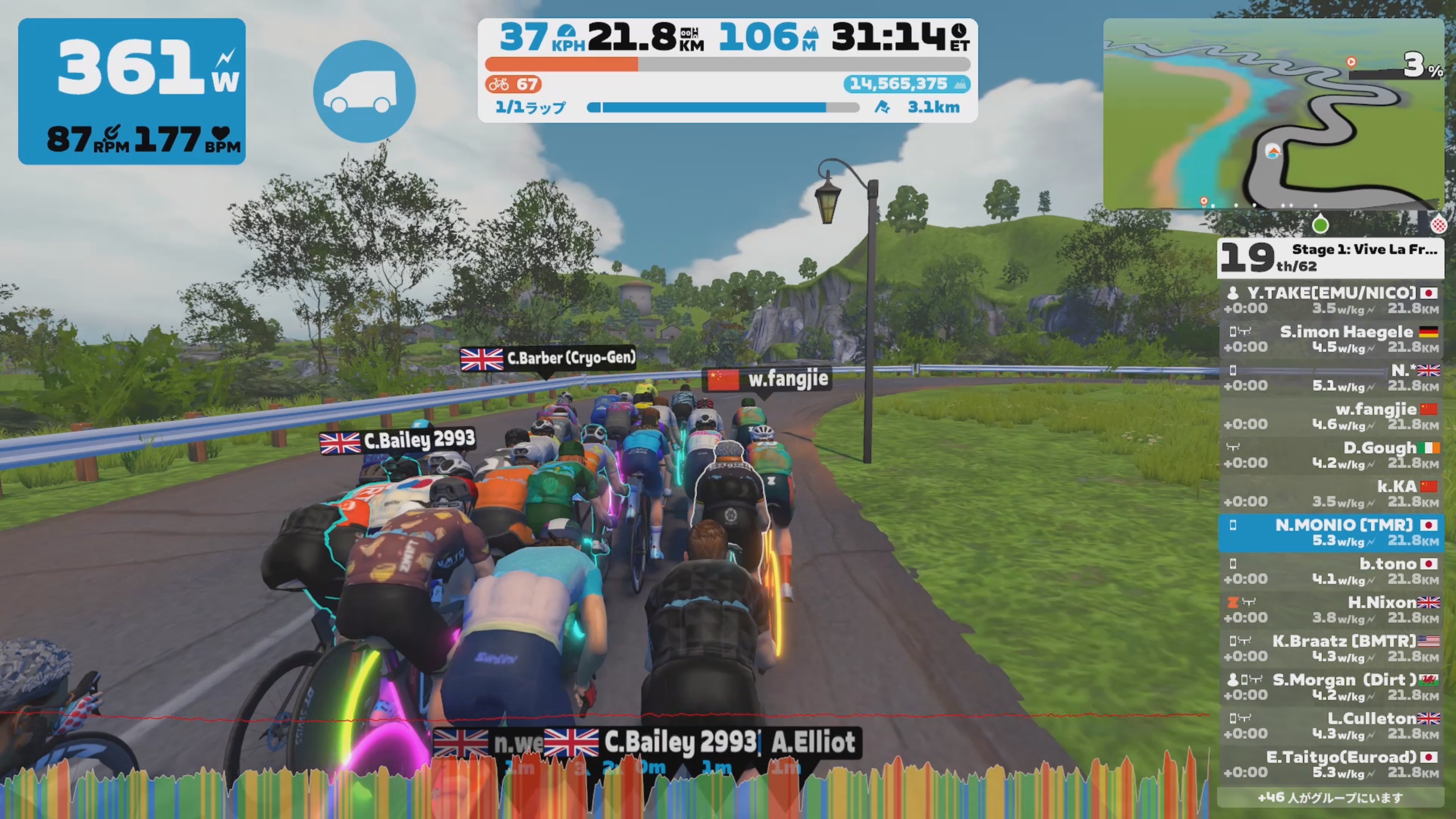Click K.Braatz [BMTR] rider entry
The width and height of the screenshot is (1456, 819).
pos(1330,648)
